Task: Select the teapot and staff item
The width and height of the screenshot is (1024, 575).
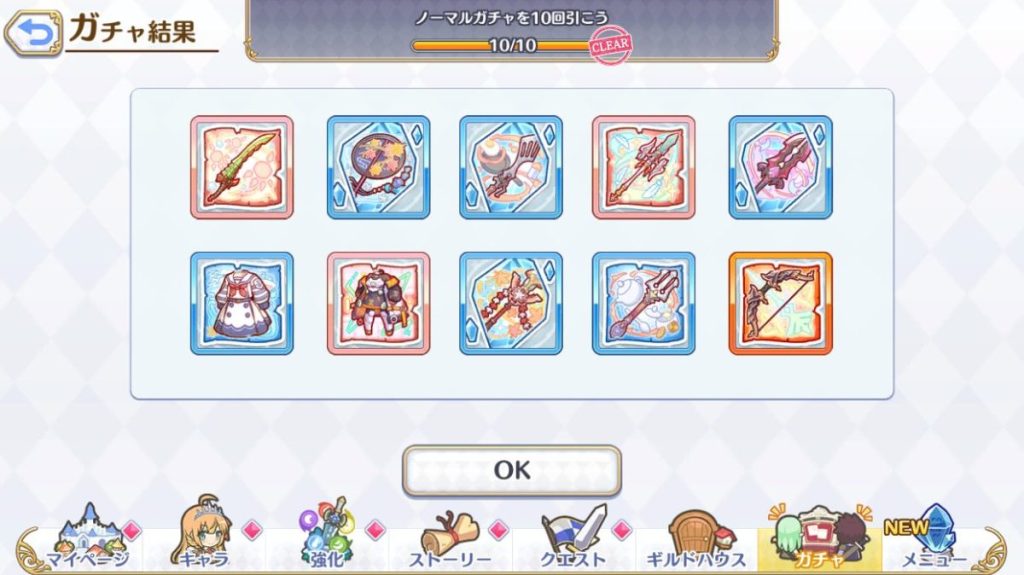Action: pyautogui.click(x=644, y=303)
